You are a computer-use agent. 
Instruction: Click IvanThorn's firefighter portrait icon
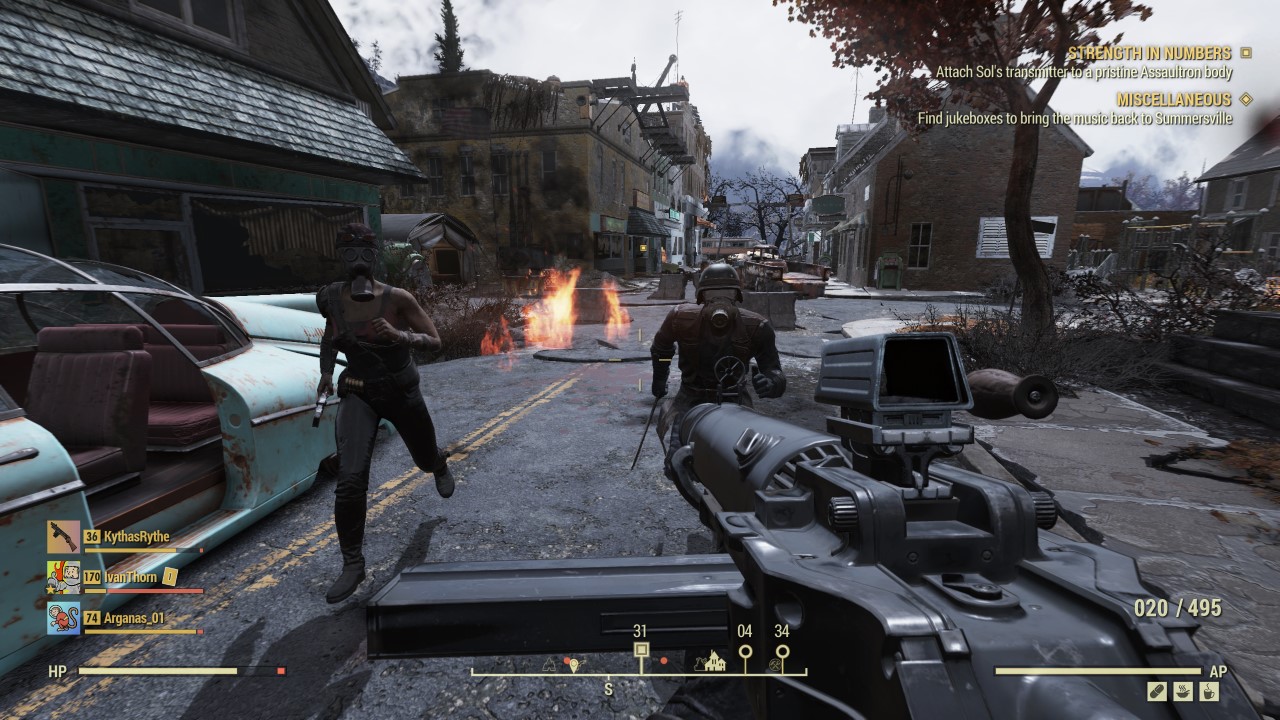click(63, 577)
